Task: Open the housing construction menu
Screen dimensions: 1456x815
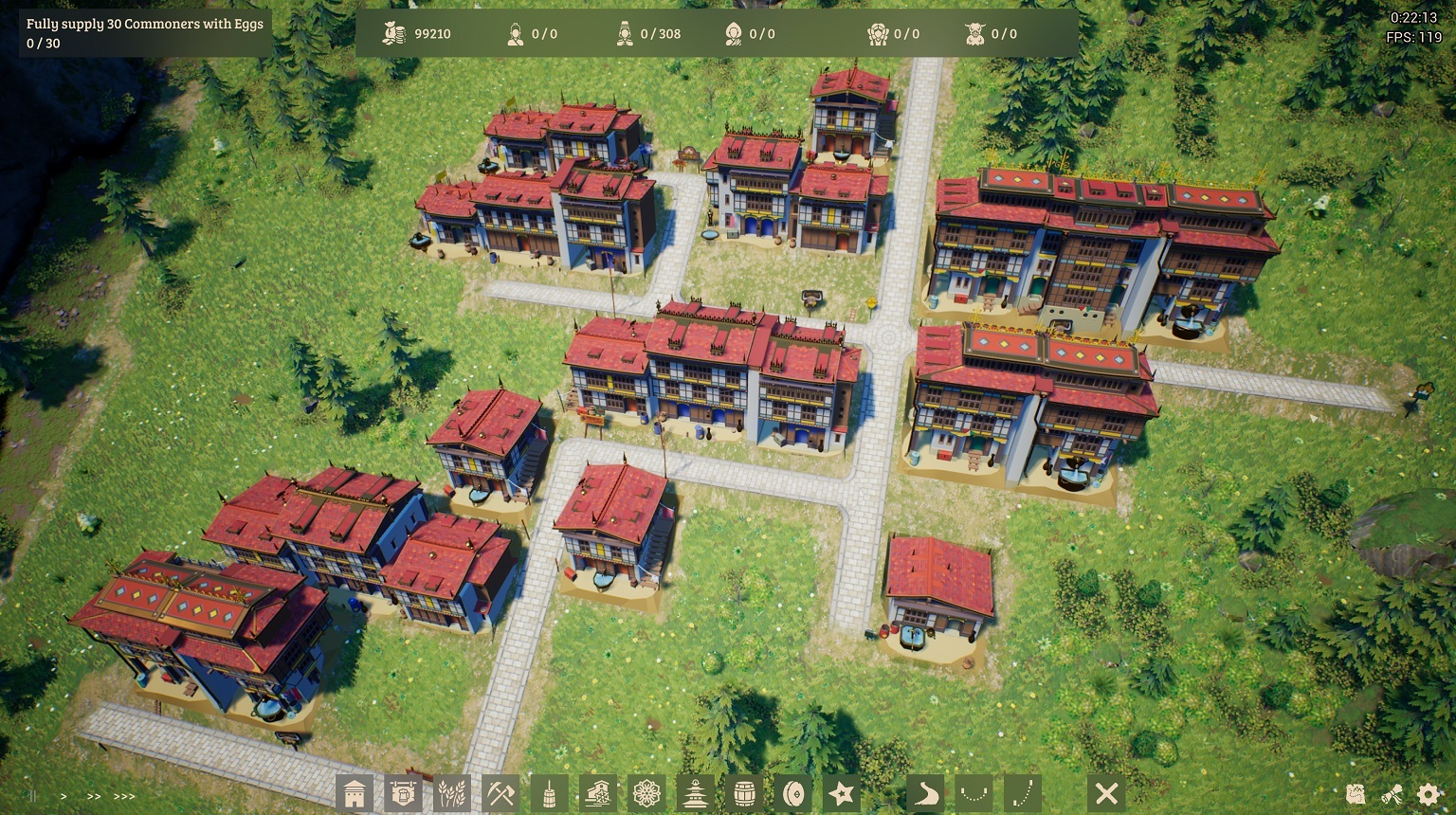Action: tap(355, 794)
